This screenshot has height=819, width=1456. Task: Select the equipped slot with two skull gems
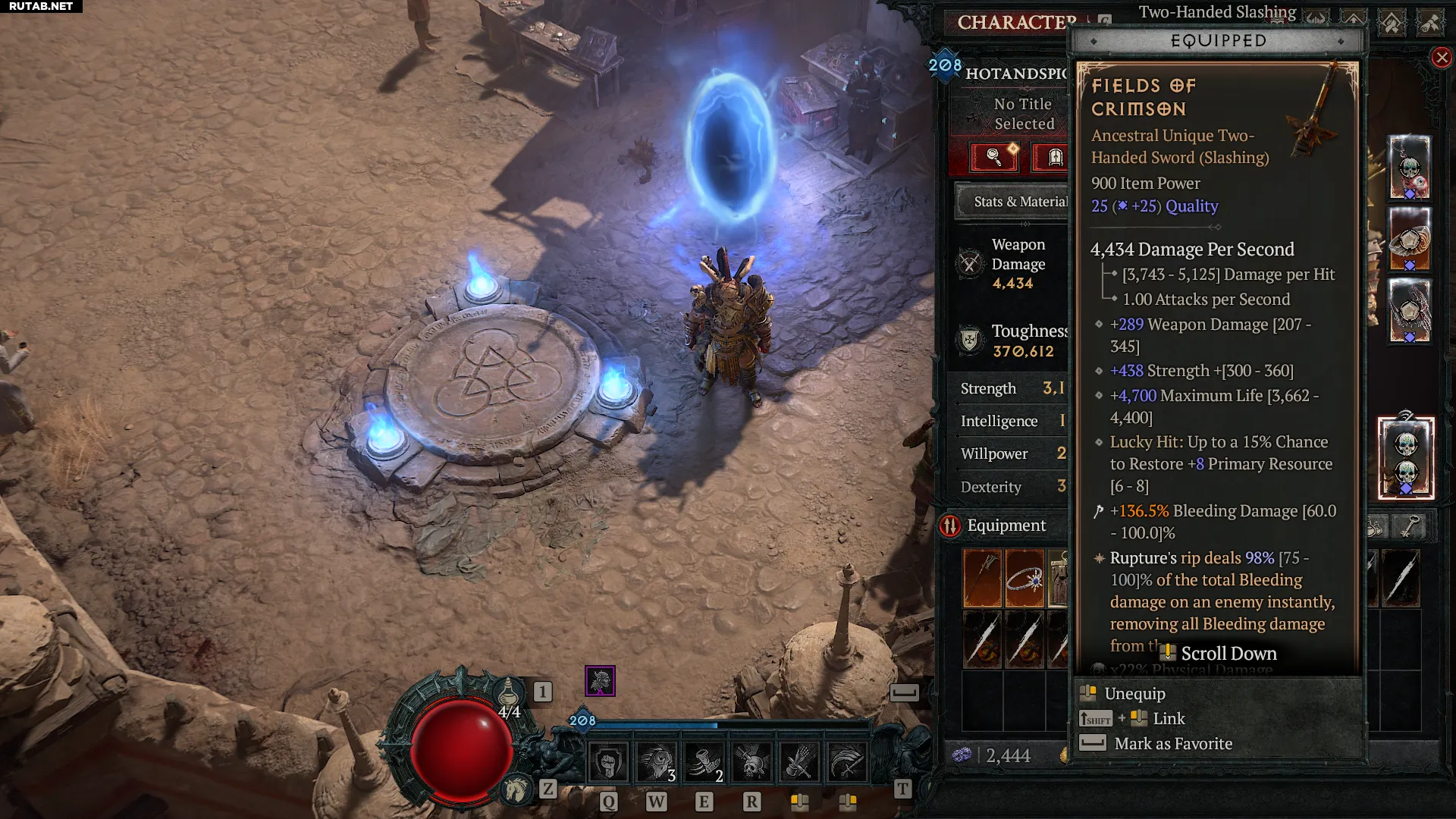click(1406, 457)
